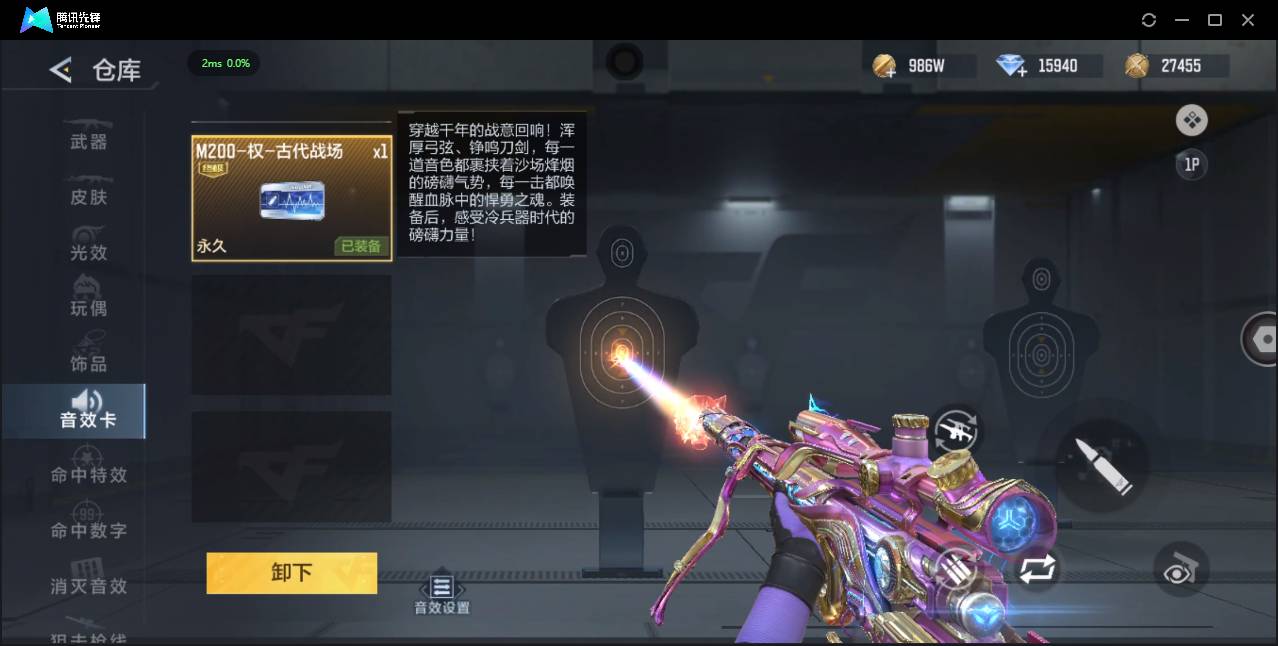
Task: Toggle the 1P view button
Action: coord(1191,165)
